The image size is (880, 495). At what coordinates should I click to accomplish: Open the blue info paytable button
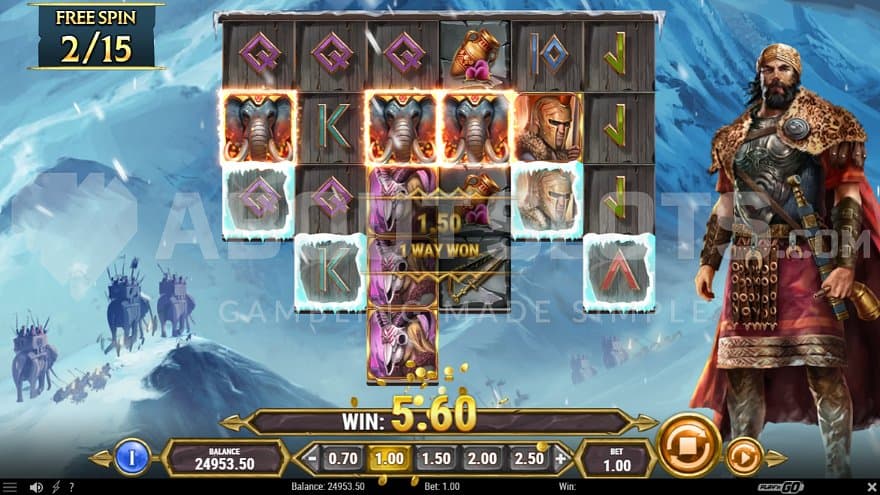pos(132,457)
